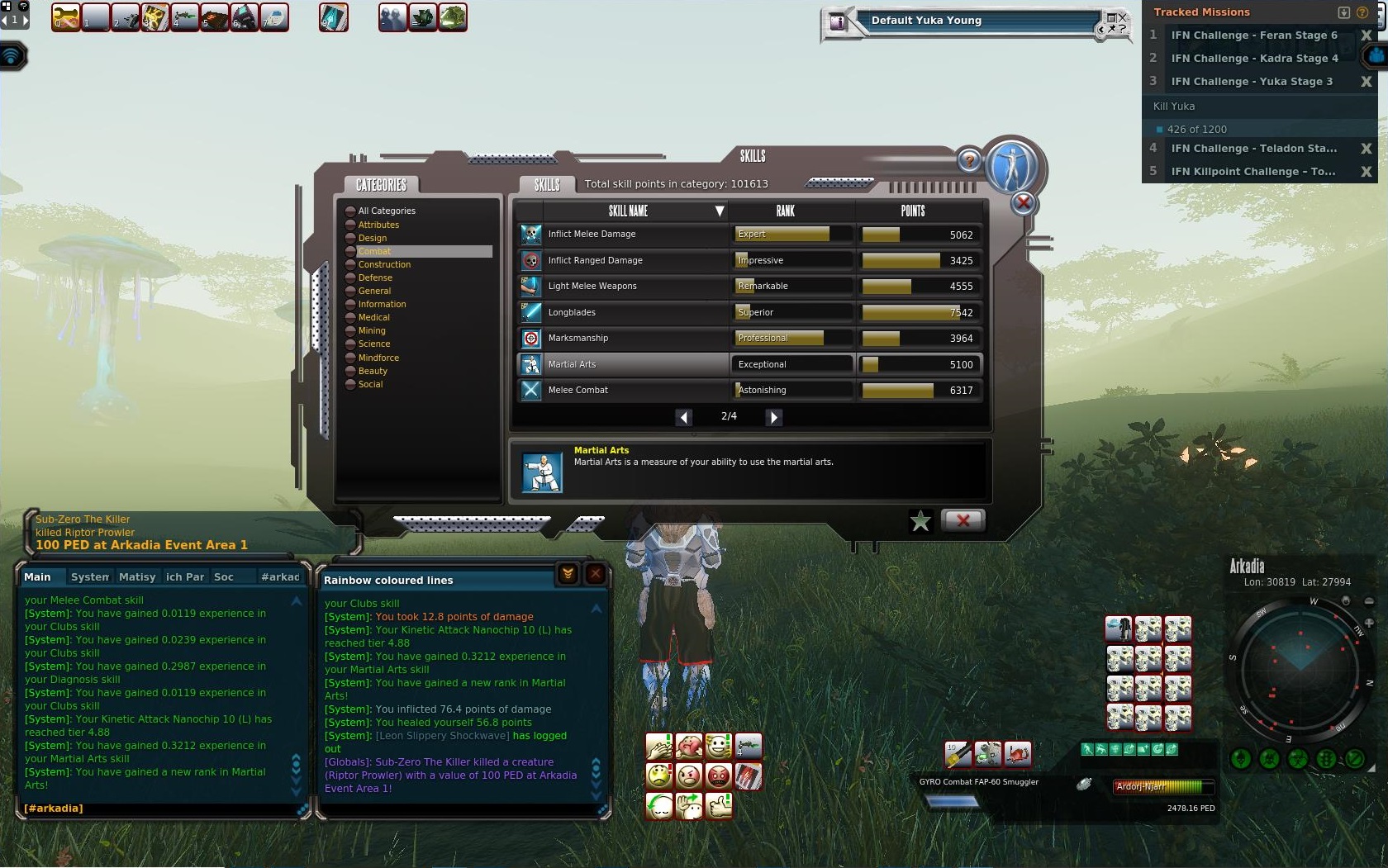Click the star button in Skills window

tap(920, 521)
